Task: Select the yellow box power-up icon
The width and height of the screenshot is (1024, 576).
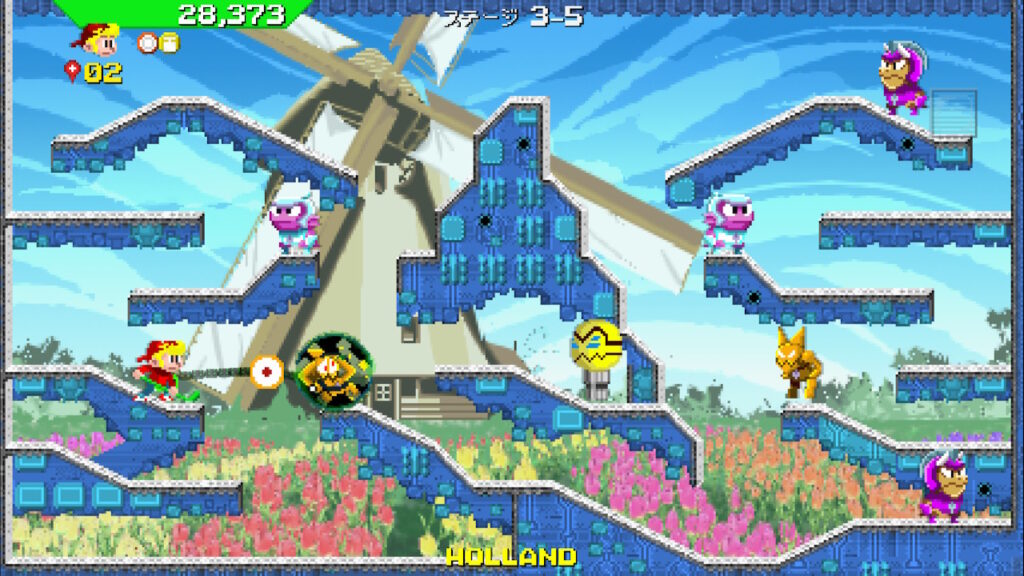Action: click(x=169, y=42)
